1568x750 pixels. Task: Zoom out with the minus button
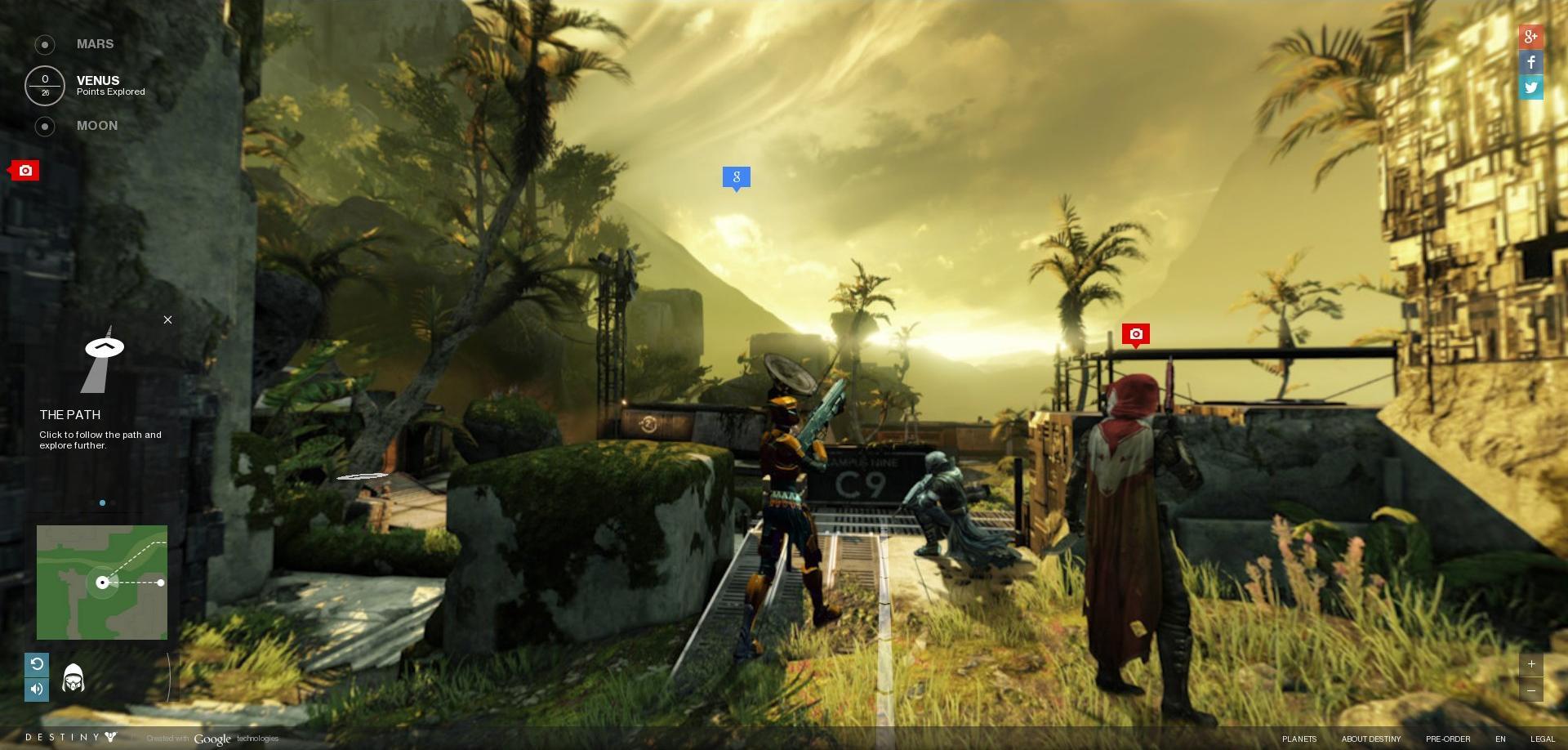click(x=1531, y=690)
